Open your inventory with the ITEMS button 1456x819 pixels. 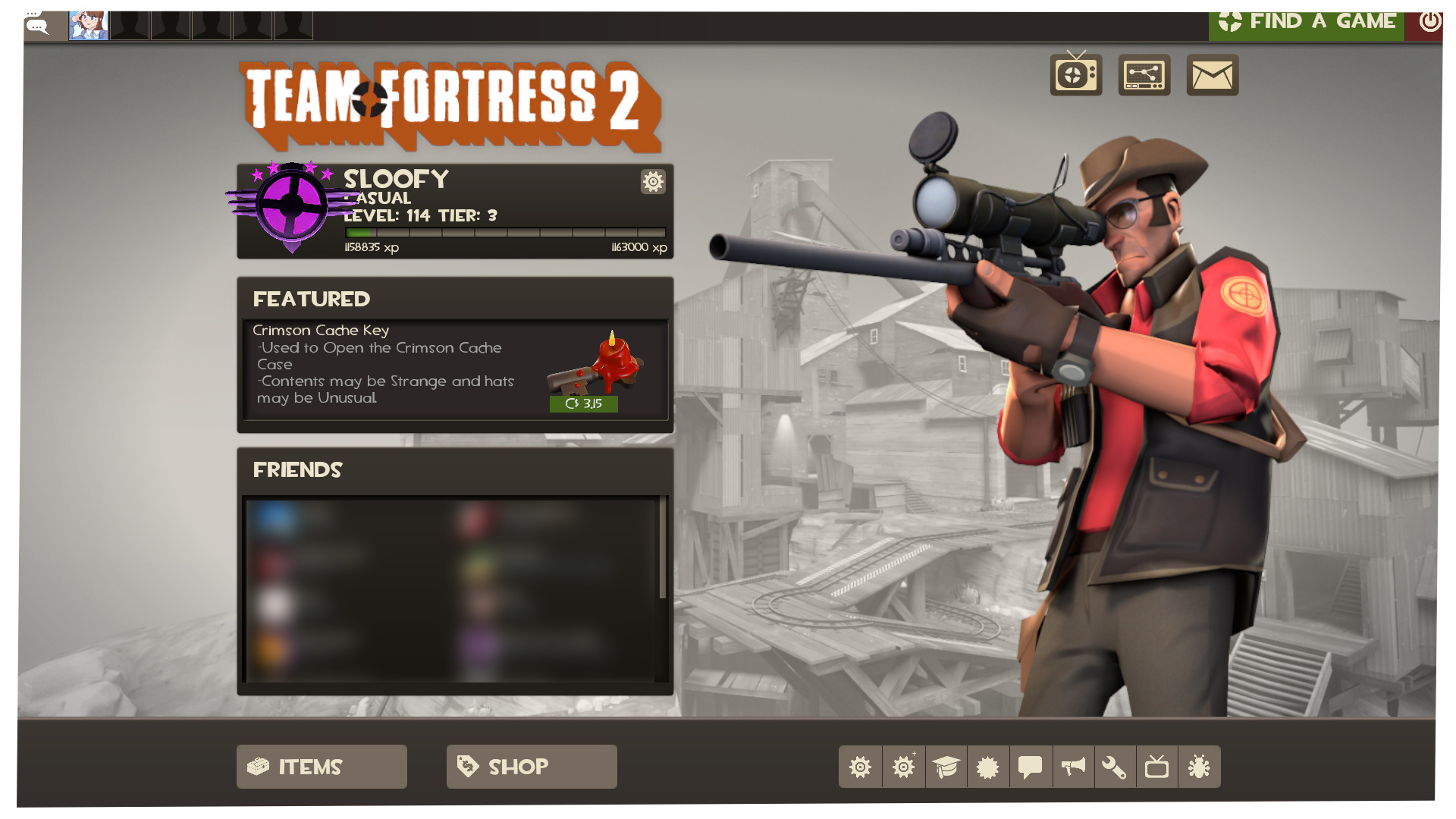[322, 767]
